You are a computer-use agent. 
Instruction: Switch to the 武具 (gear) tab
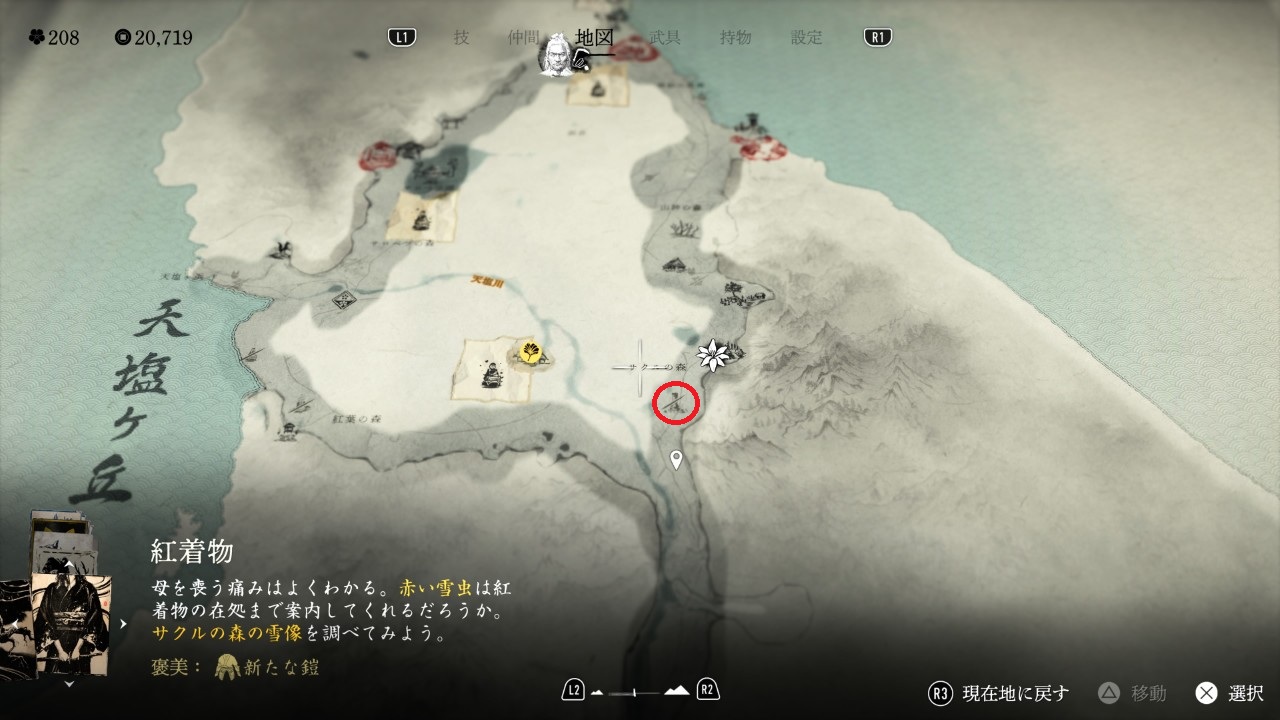click(x=665, y=37)
